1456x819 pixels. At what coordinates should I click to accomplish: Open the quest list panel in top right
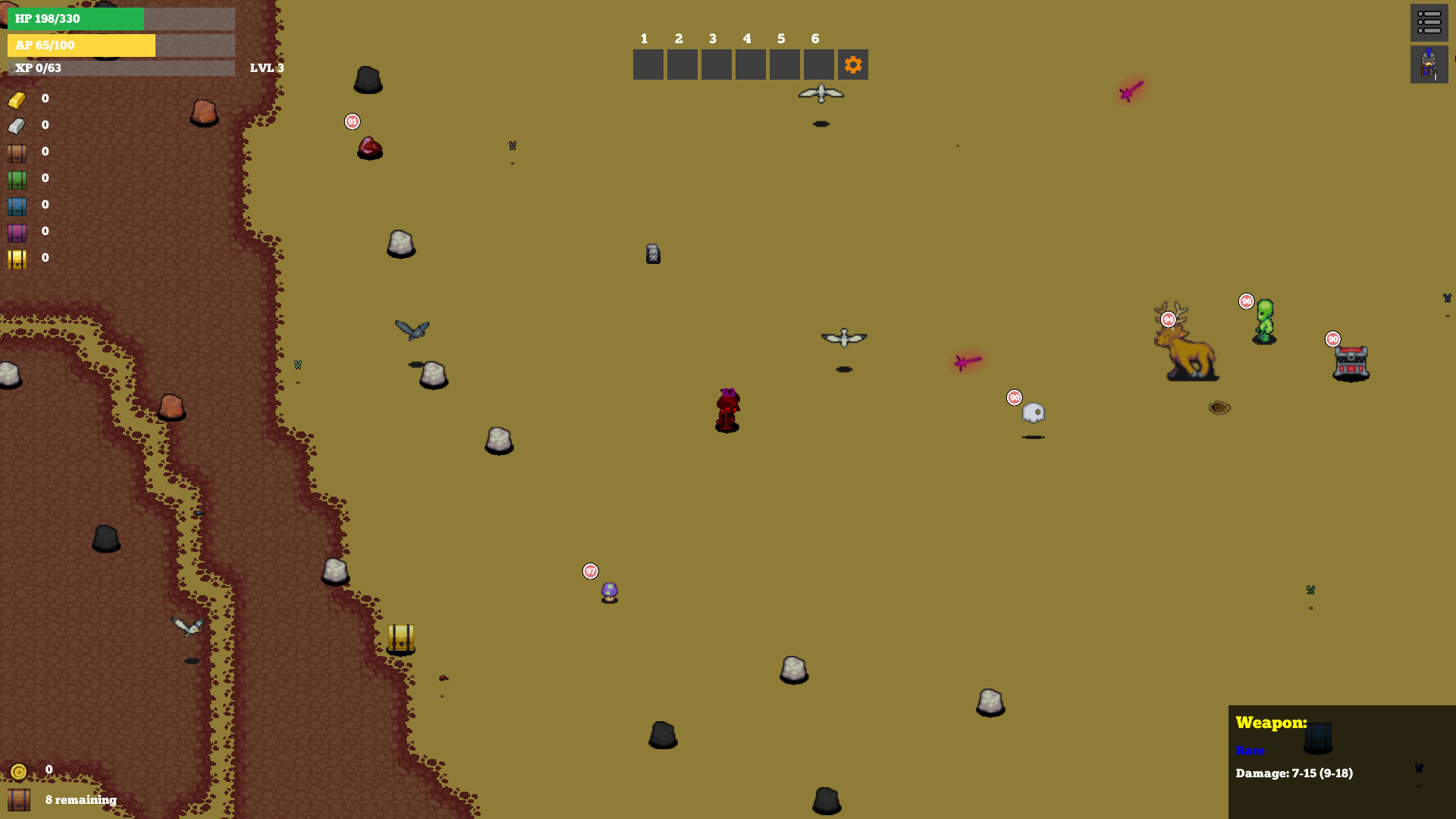coord(1429,23)
